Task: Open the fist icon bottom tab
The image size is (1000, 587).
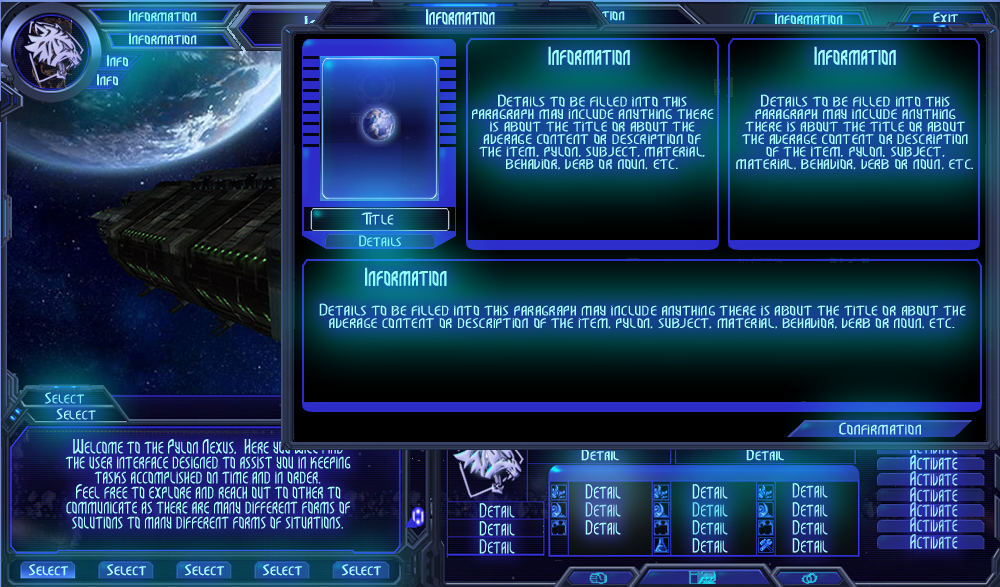Action: coord(599,578)
